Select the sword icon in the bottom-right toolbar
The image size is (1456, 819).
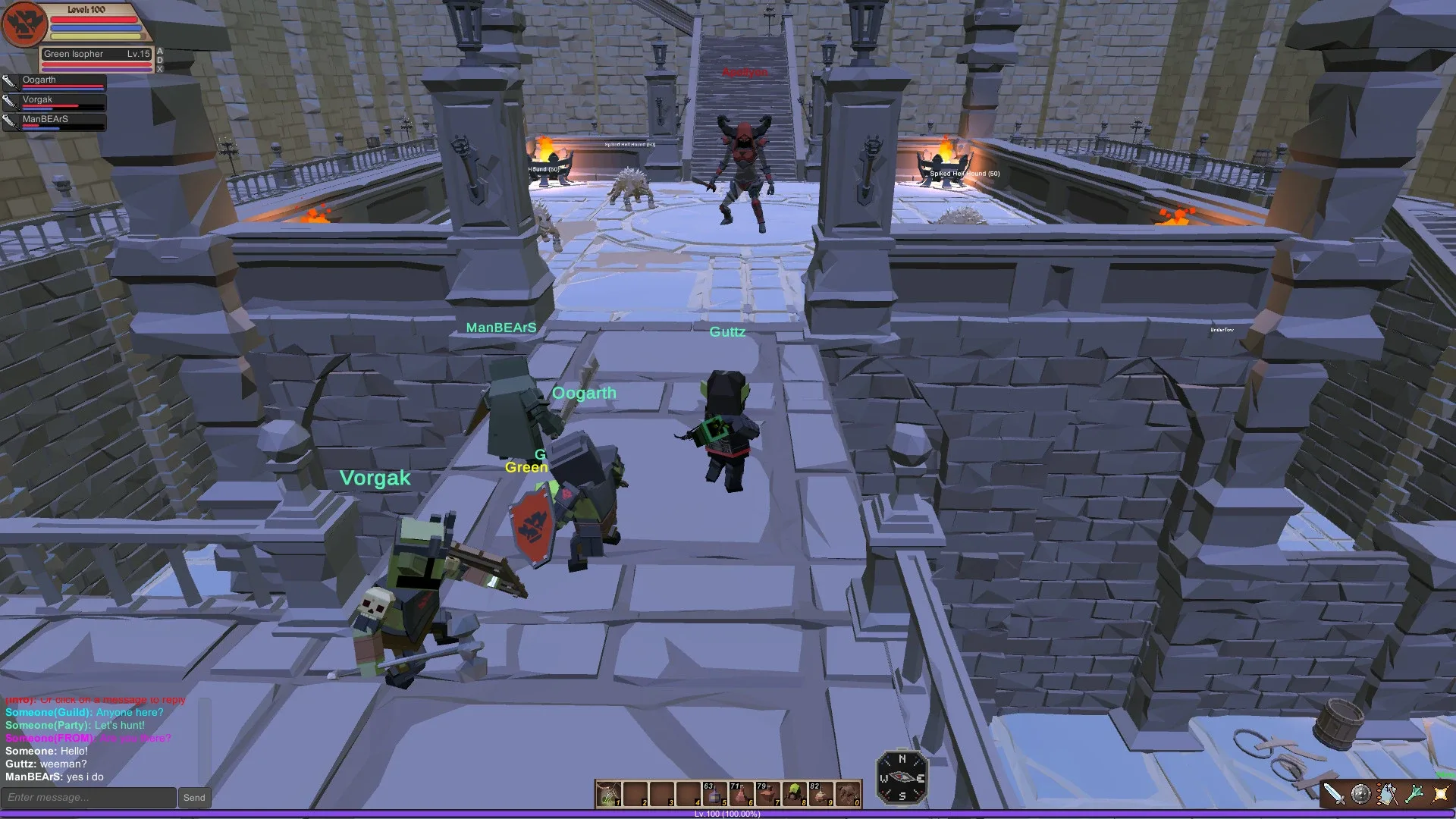1336,793
